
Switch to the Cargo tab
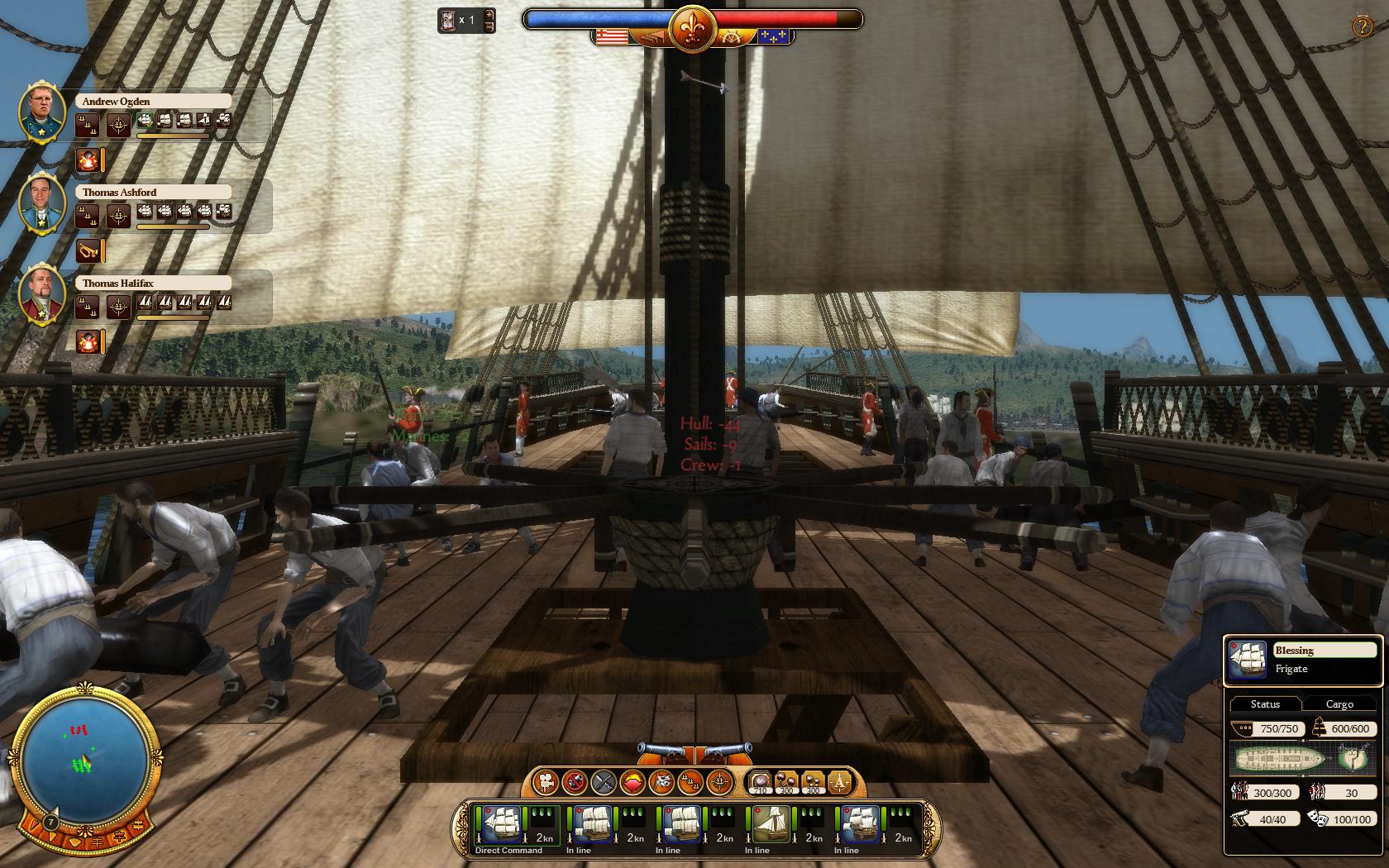(1339, 704)
